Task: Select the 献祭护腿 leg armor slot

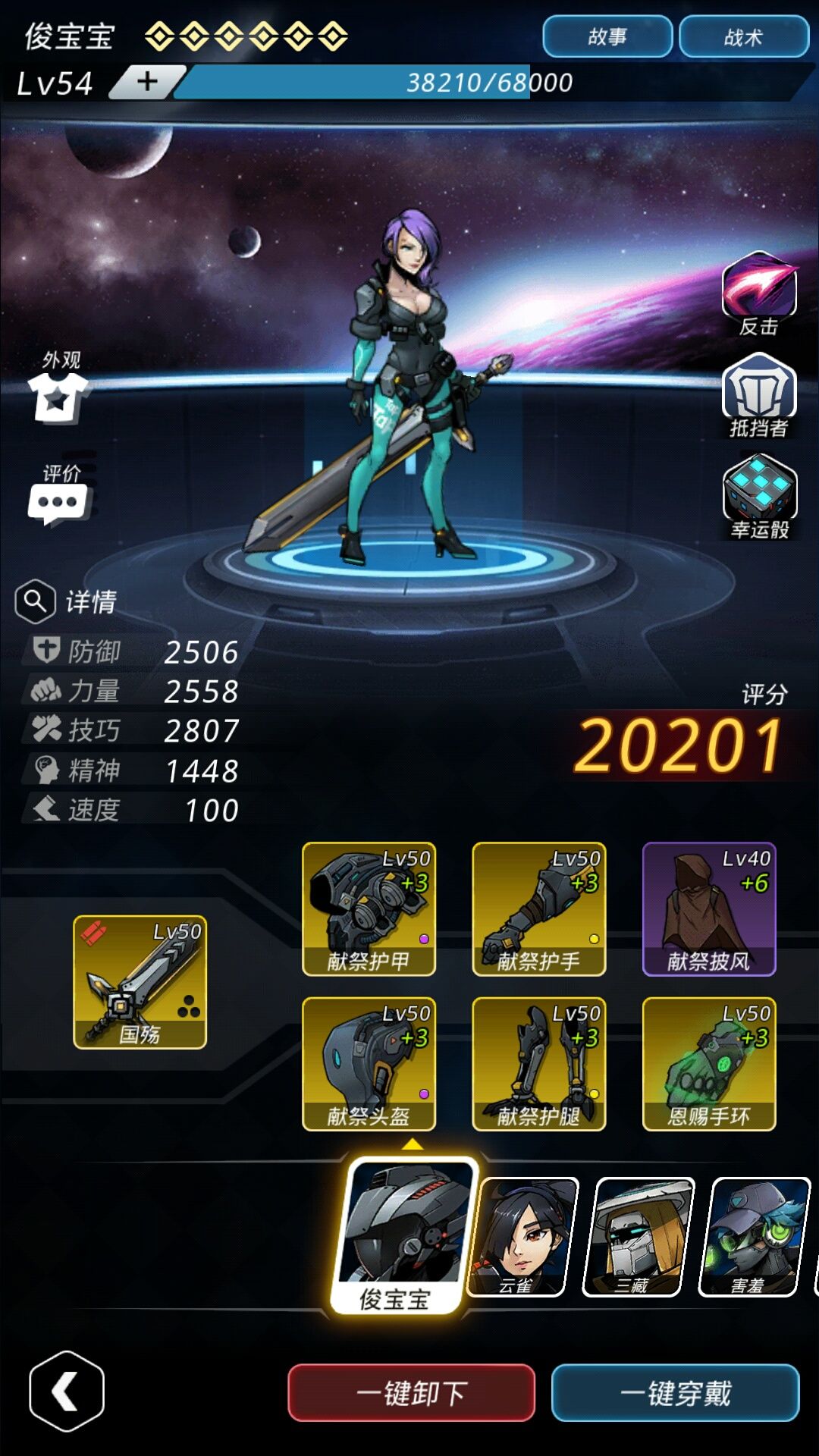Action: pos(538,1063)
